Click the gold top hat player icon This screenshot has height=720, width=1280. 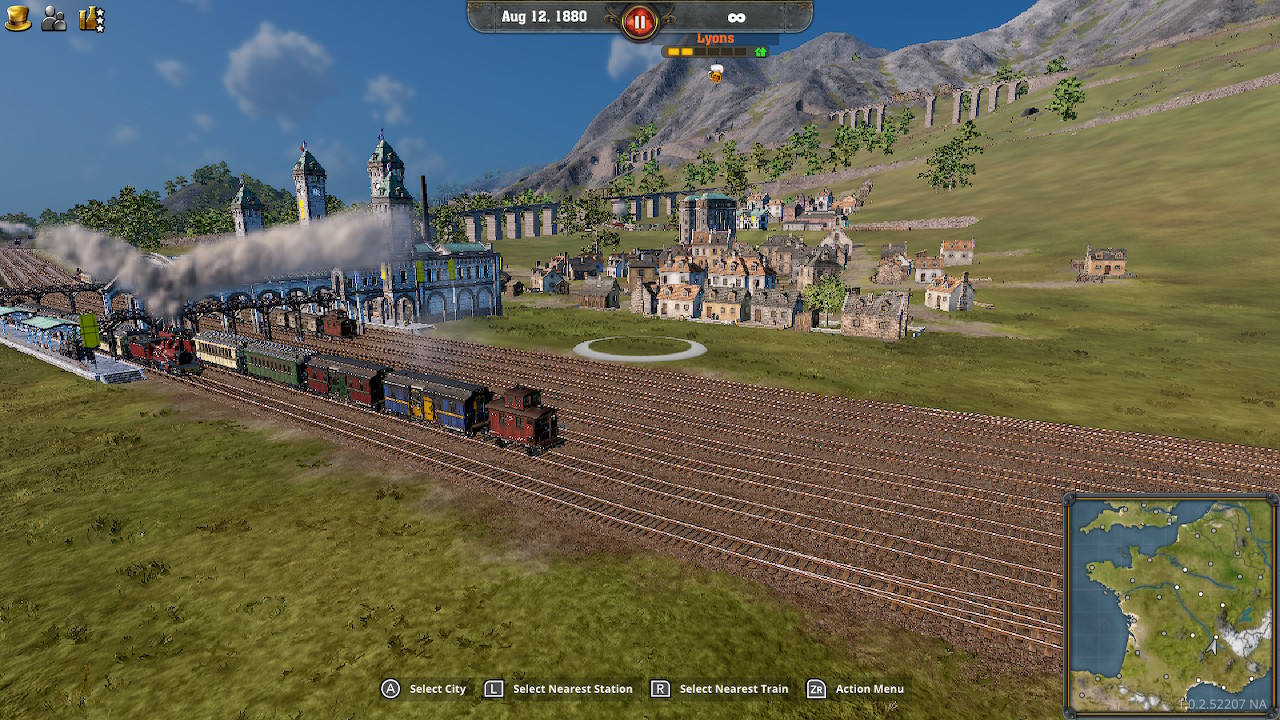tap(16, 17)
